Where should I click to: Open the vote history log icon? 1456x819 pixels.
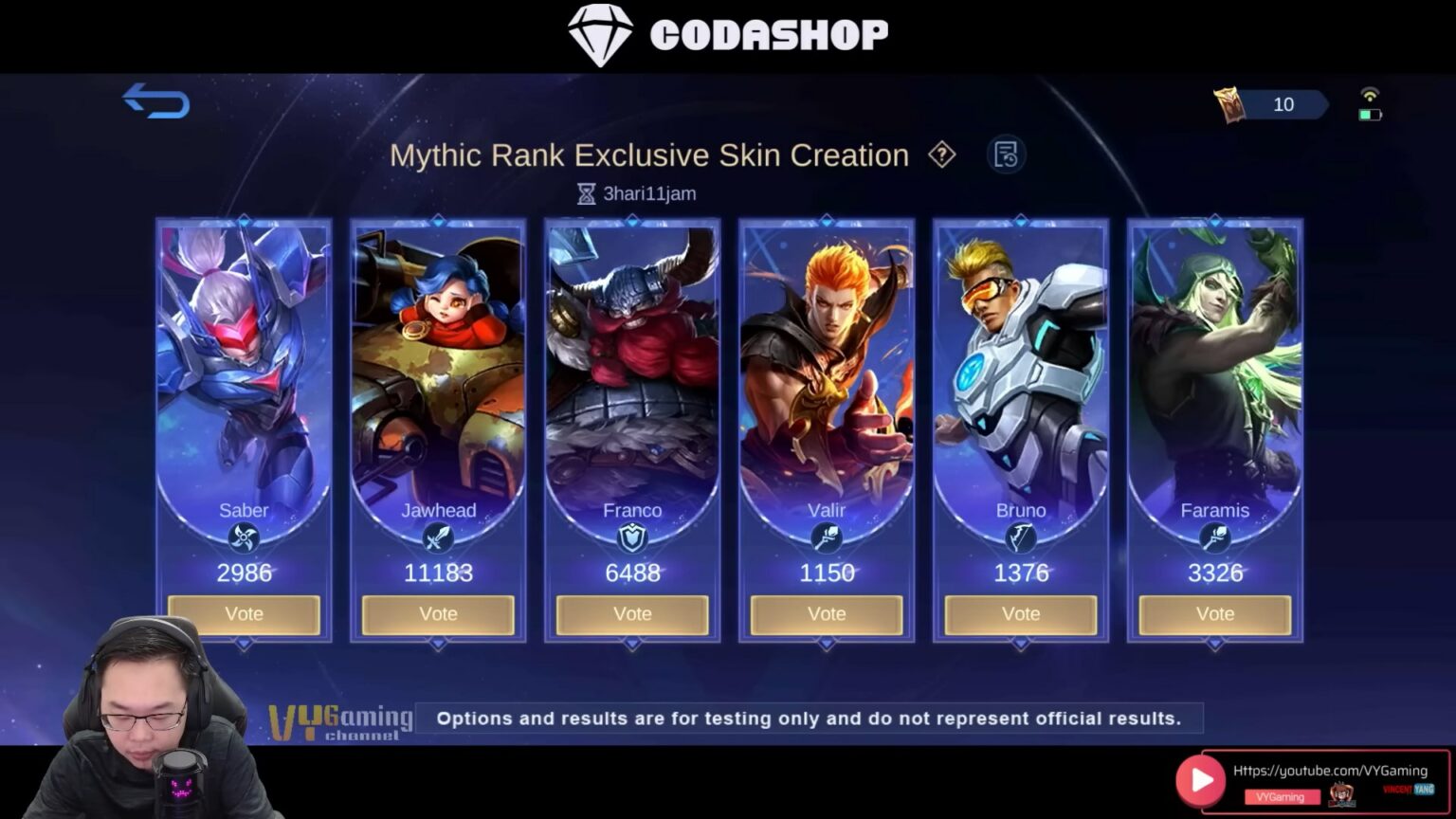coord(1007,154)
